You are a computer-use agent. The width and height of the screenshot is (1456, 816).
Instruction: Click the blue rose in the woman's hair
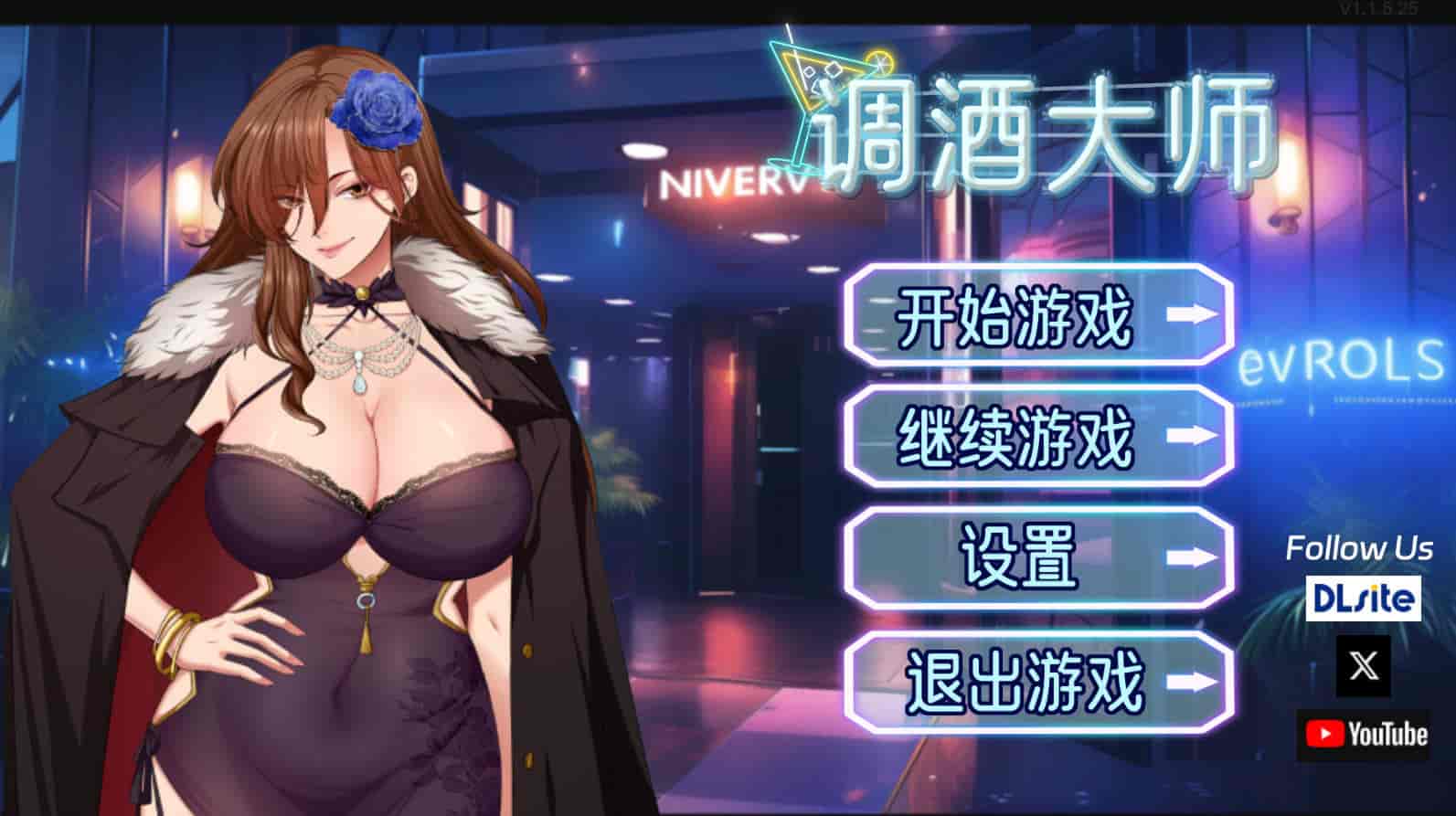click(376, 110)
